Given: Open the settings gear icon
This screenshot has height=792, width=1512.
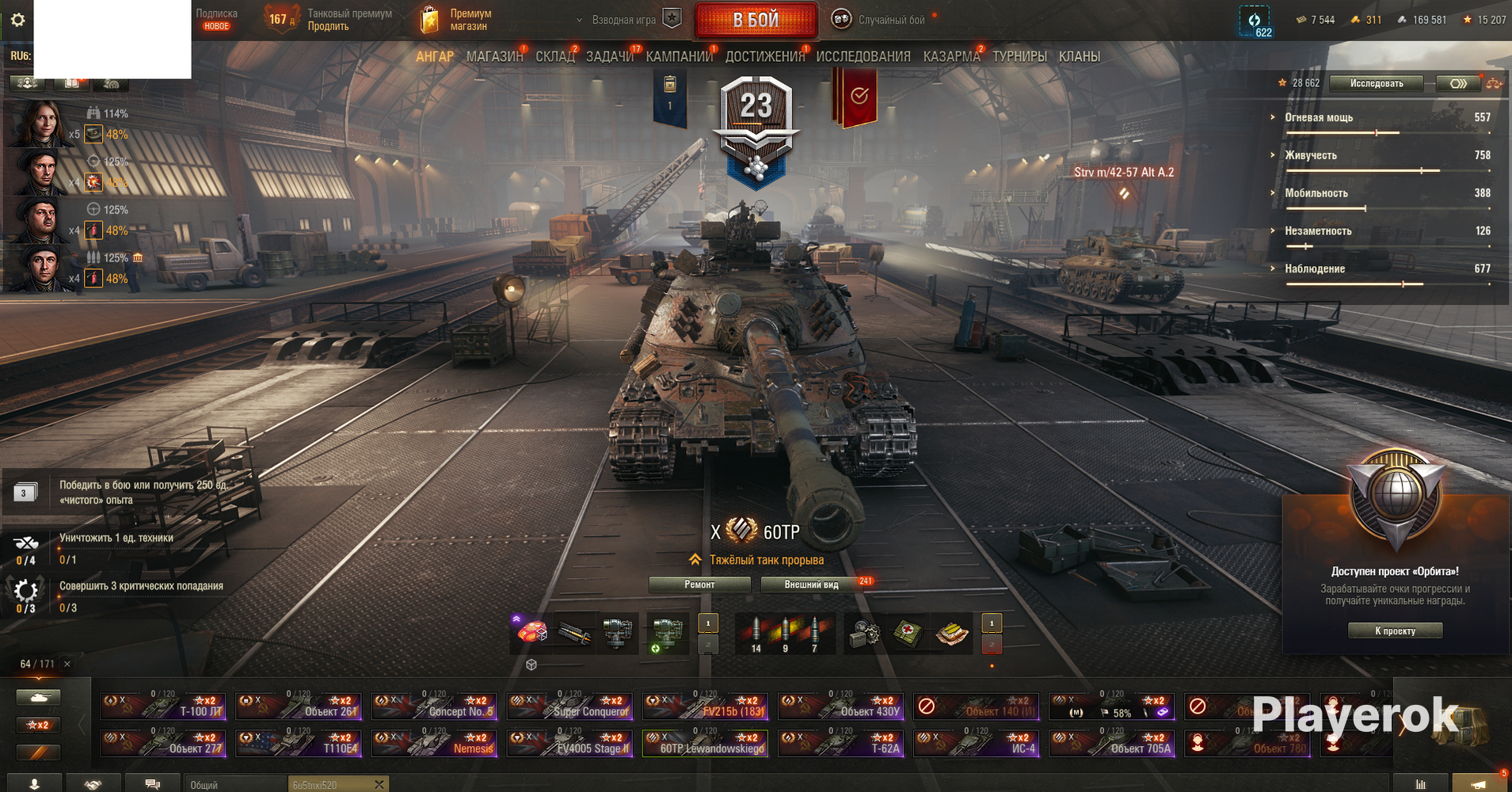Looking at the screenshot, I should click(x=17, y=20).
